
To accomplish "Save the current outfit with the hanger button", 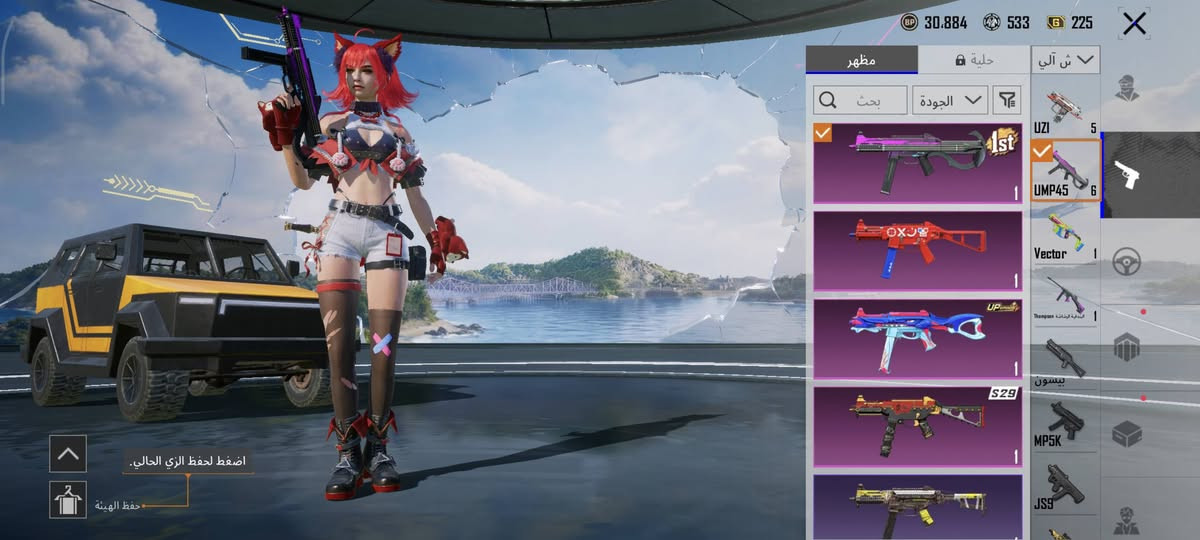I will pyautogui.click(x=68, y=499).
